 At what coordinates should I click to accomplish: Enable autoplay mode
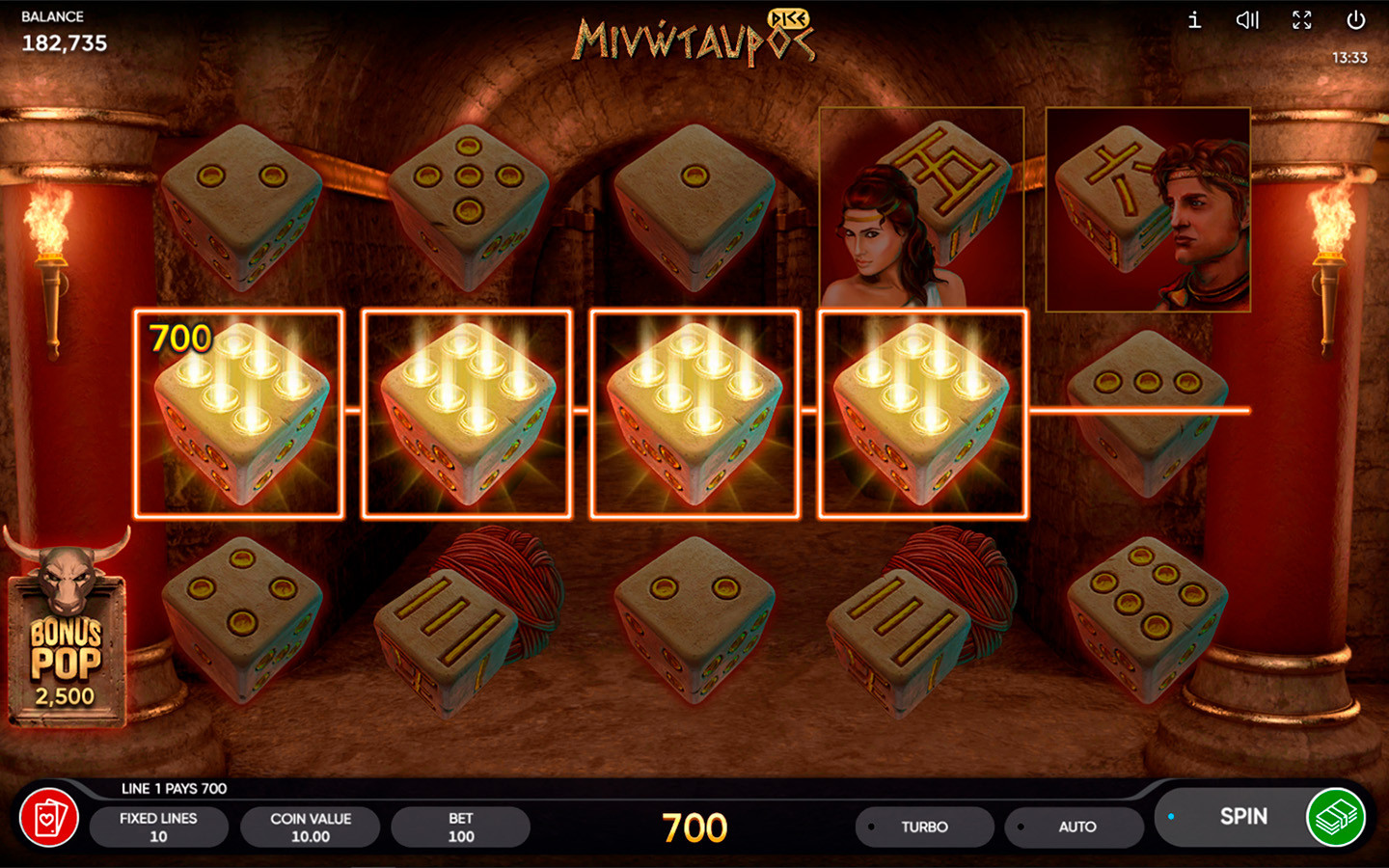point(1074,827)
